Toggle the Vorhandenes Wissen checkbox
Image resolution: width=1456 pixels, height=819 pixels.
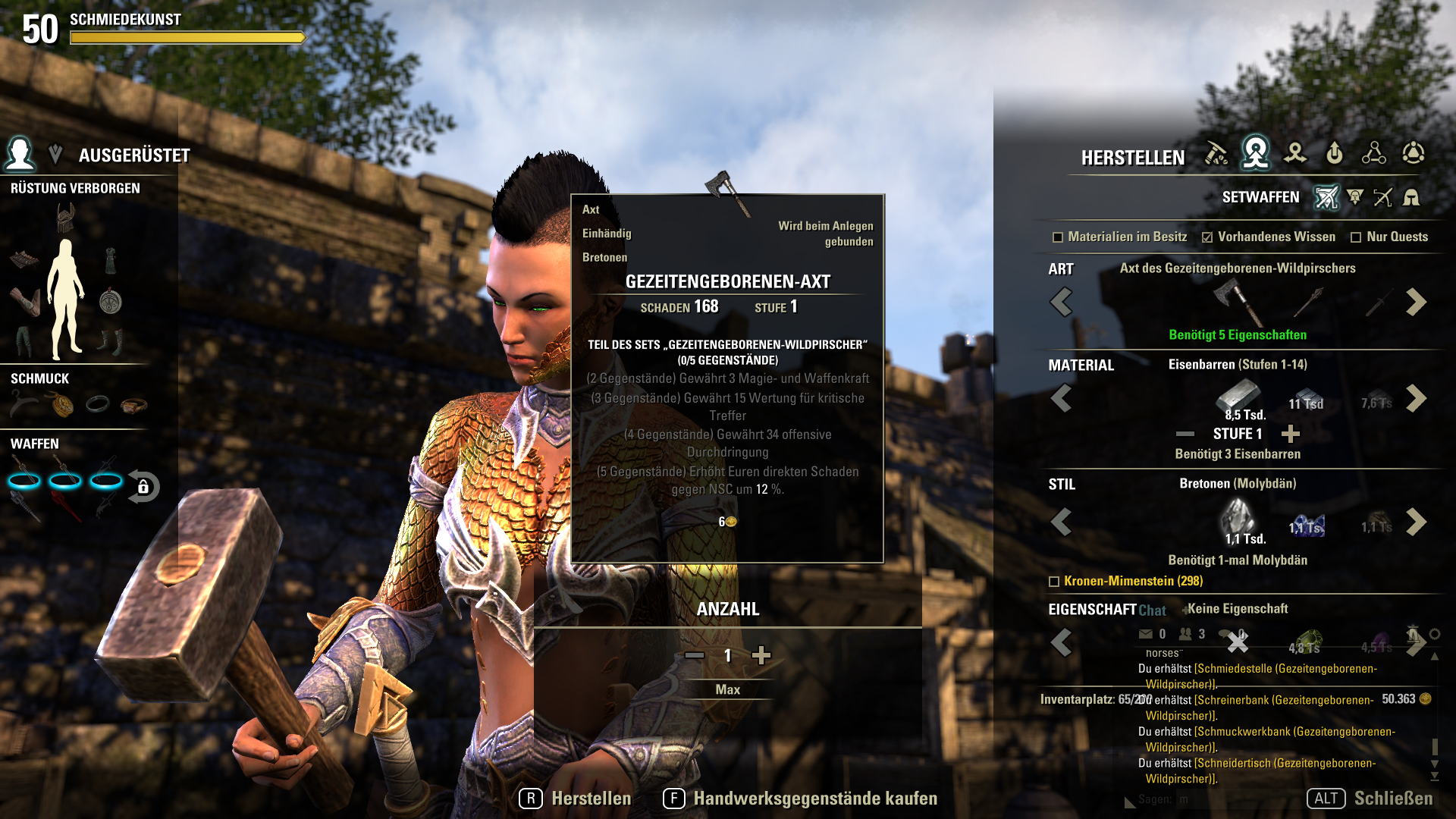tap(1207, 237)
